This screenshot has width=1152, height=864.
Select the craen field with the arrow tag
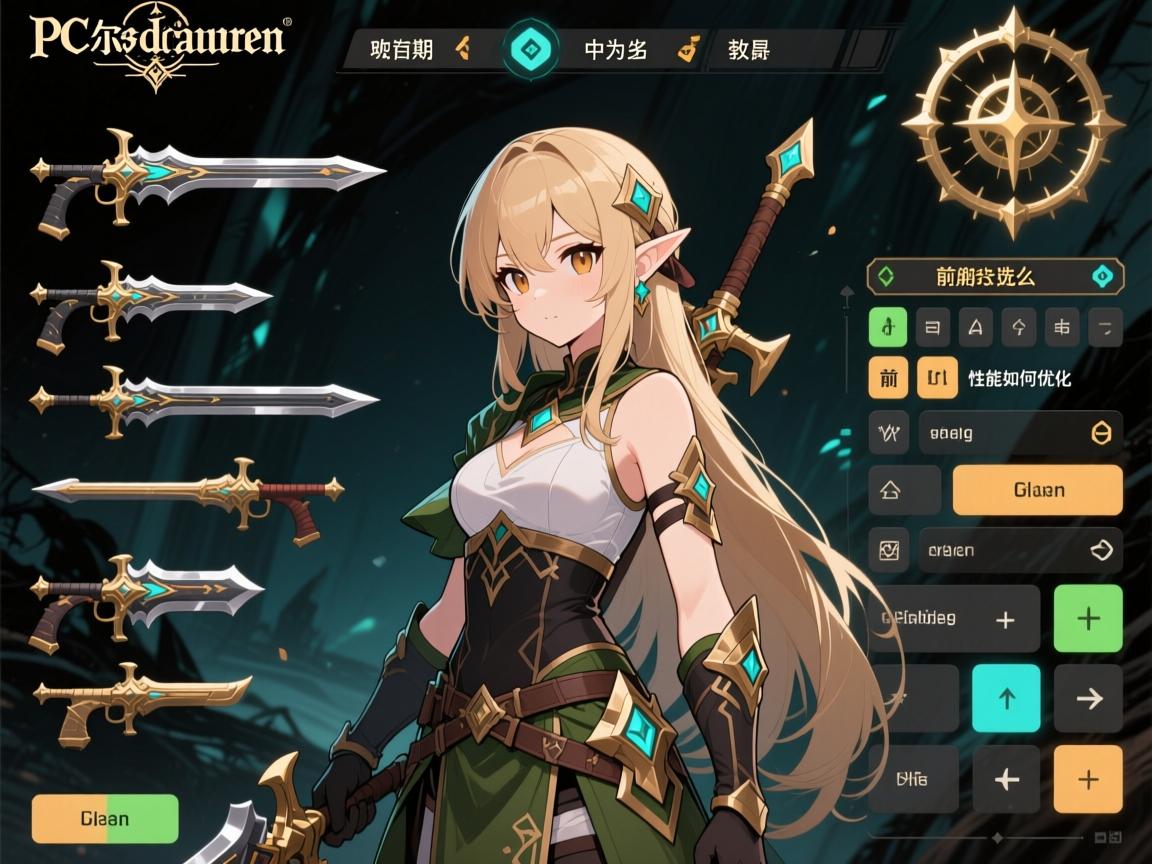(x=1020, y=550)
